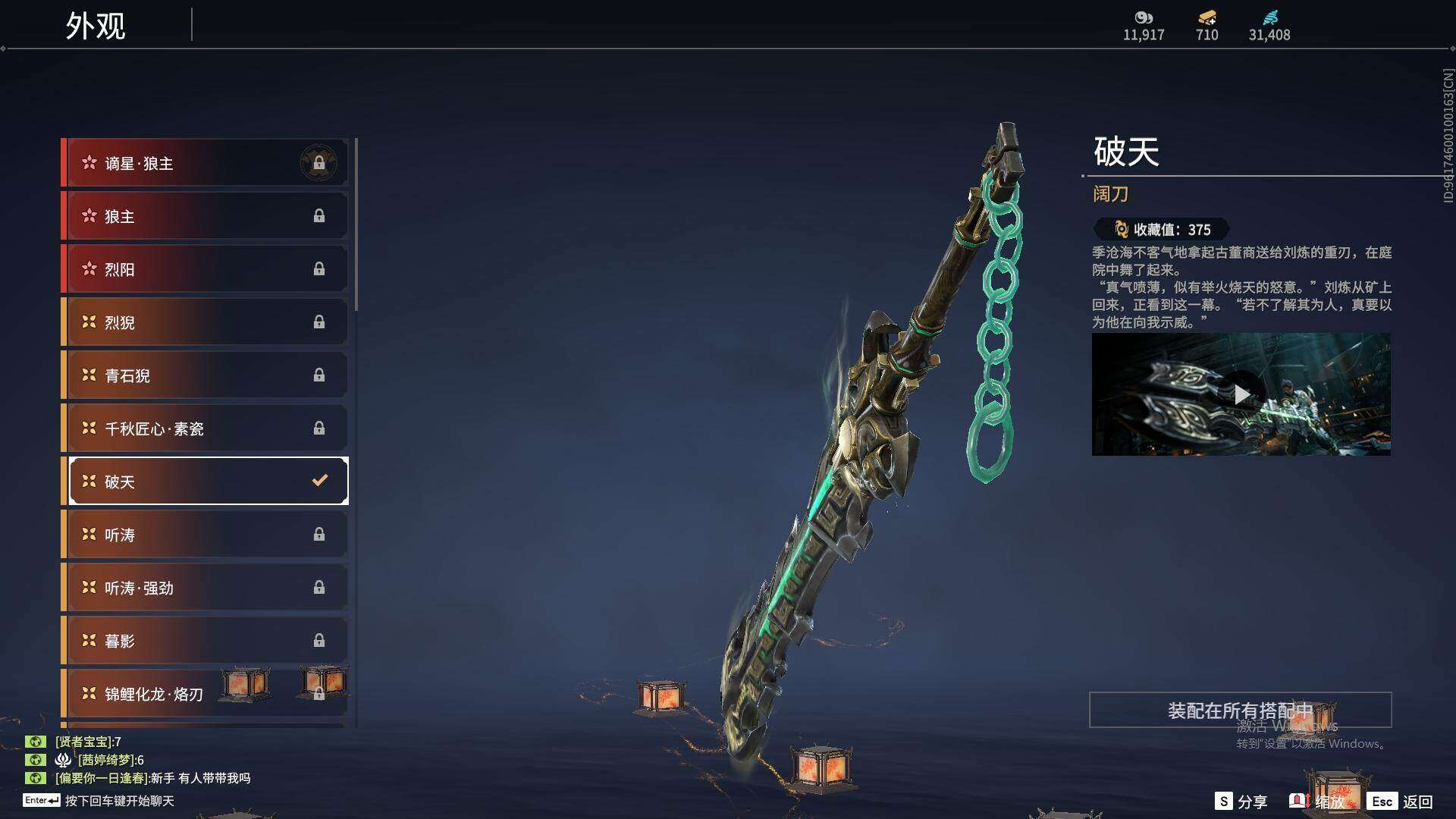Image resolution: width=1456 pixels, height=819 pixels.
Task: Click the 装配在所有搭配中 button
Action: pos(1240,710)
